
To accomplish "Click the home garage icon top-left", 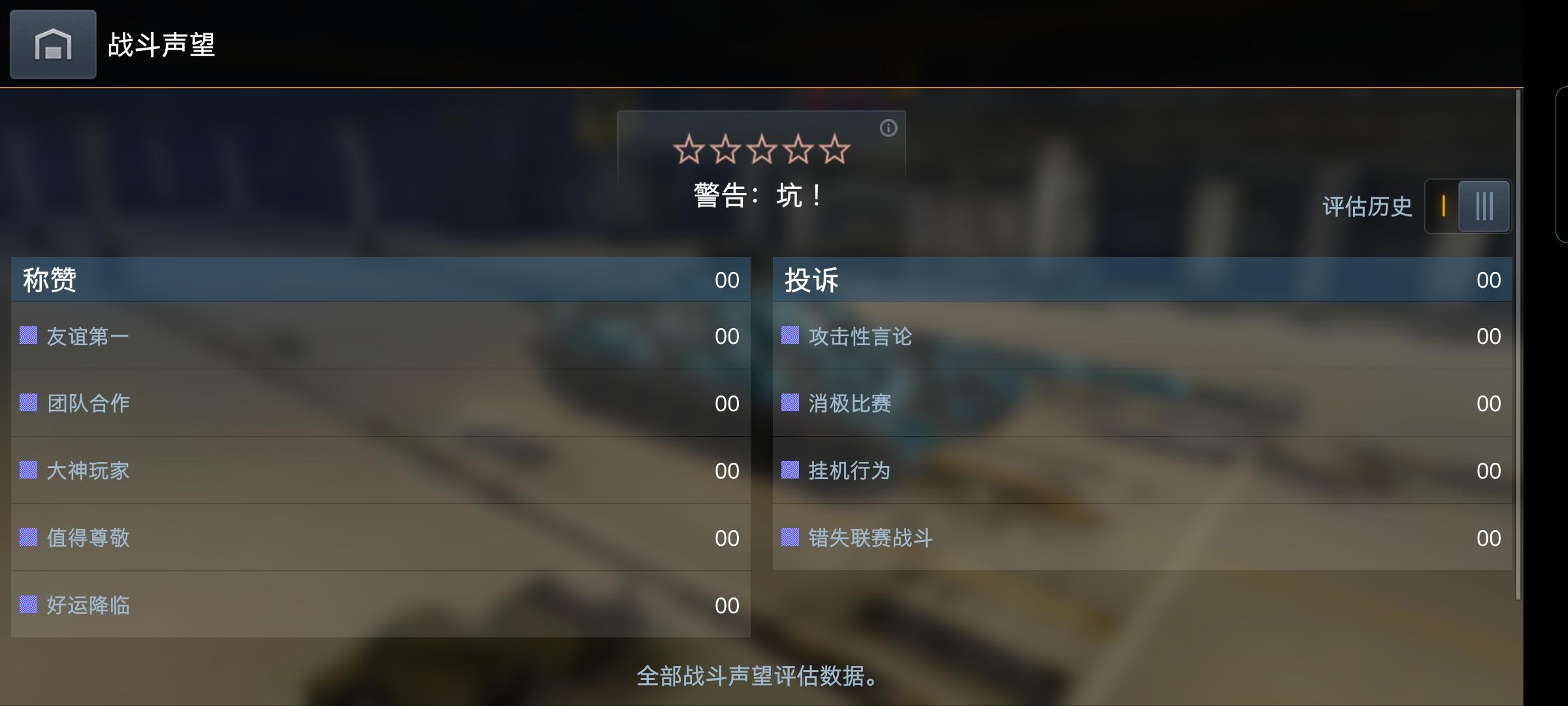I will [x=52, y=44].
